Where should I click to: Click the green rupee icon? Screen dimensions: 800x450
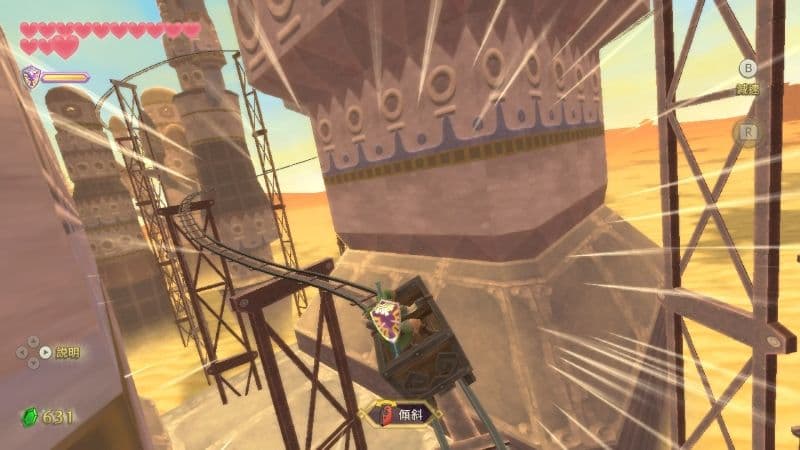[28, 416]
